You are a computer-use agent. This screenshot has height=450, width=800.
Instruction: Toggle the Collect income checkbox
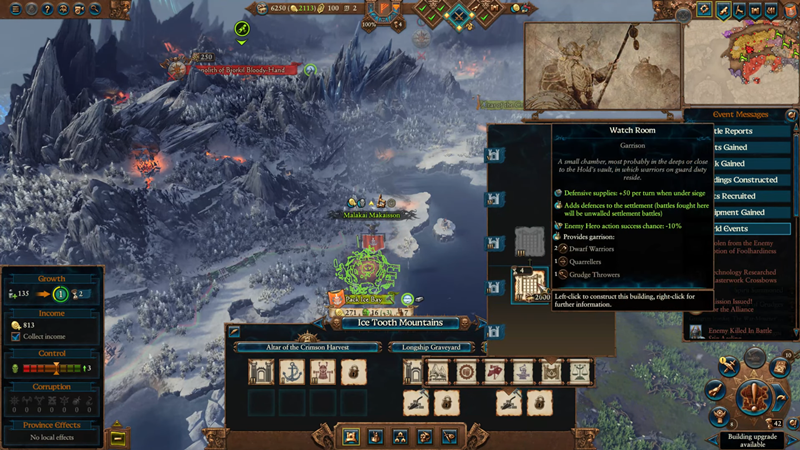coord(15,337)
